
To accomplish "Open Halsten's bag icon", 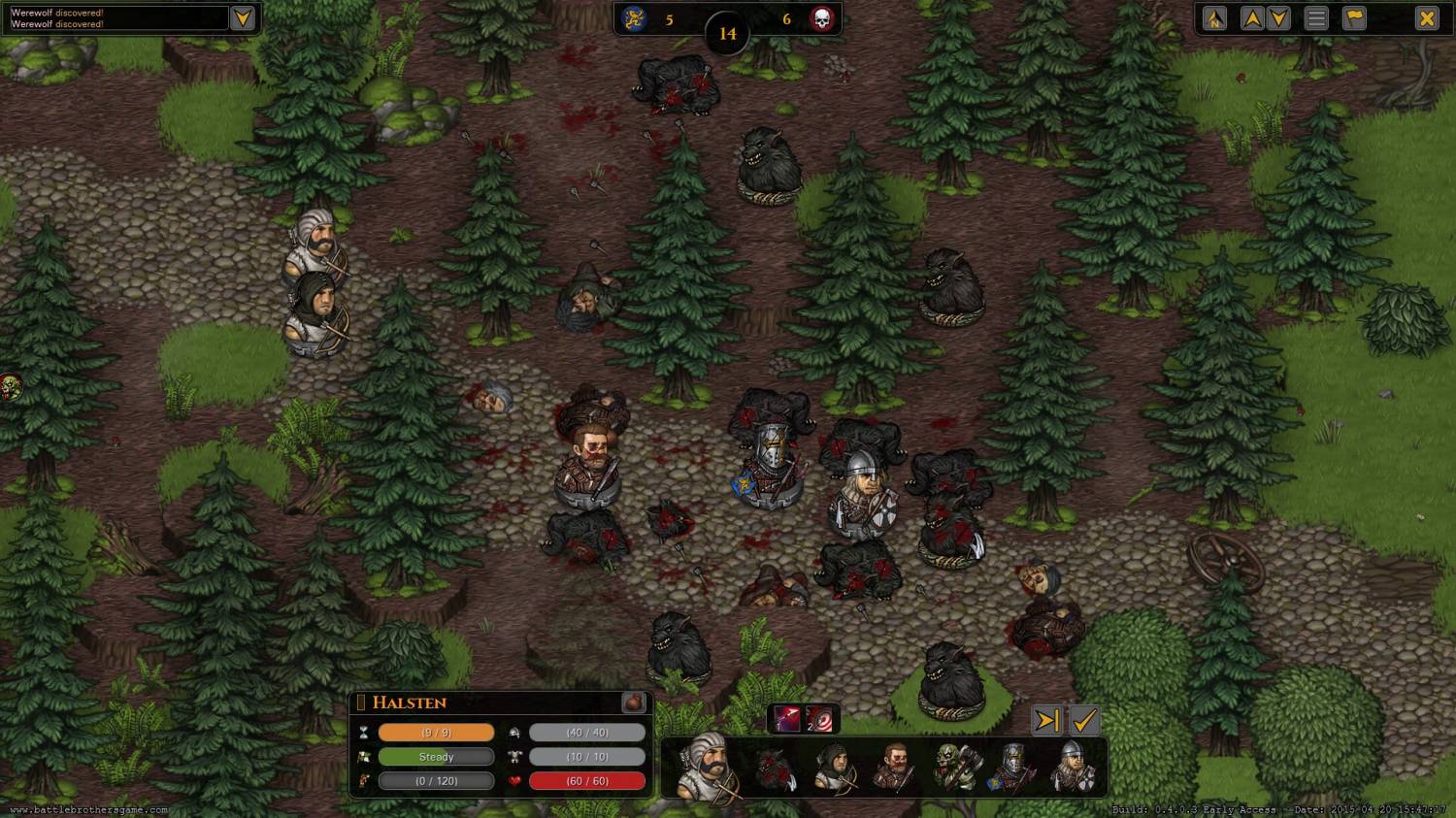I will [633, 703].
